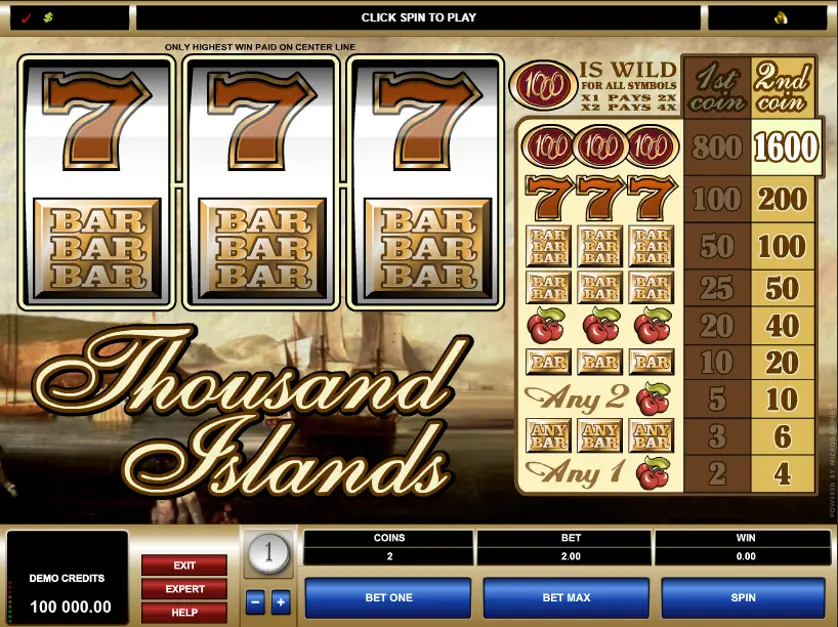Exit the Thousand Islands slot game
838x627 pixels.
coord(184,566)
